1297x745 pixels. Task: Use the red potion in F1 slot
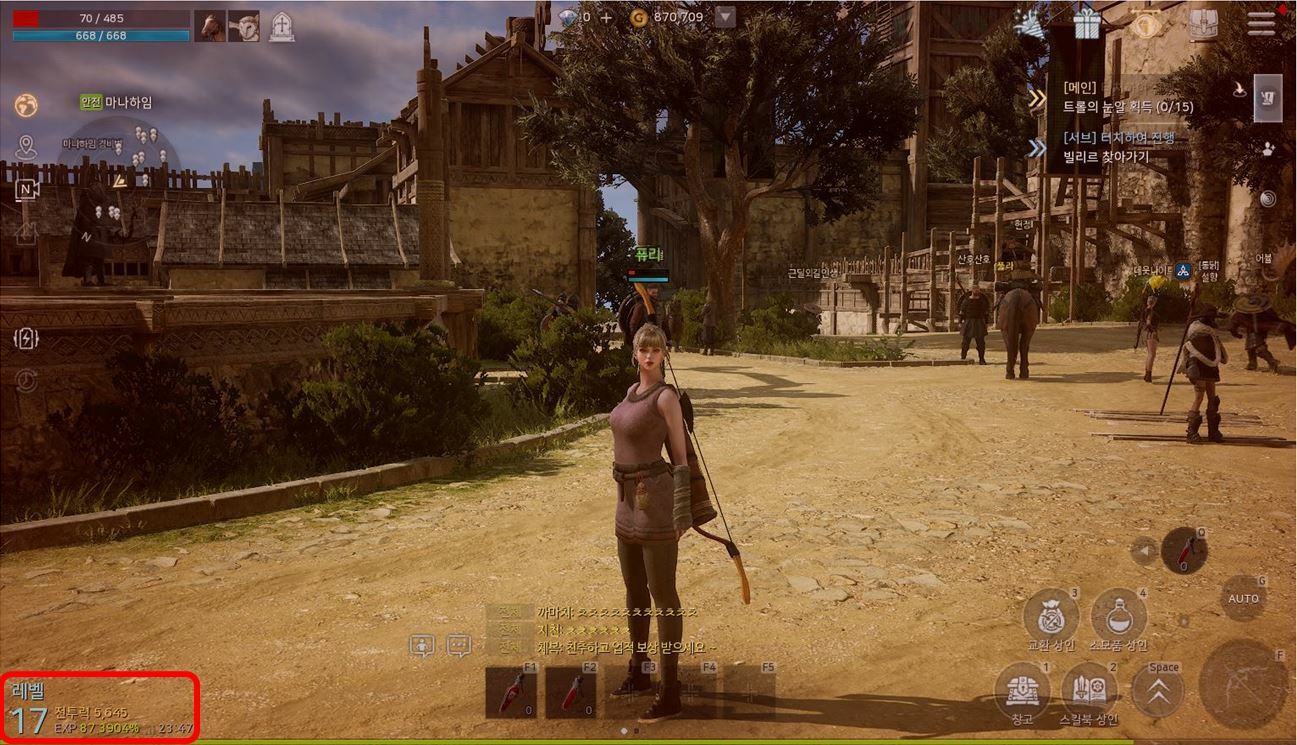pos(511,692)
